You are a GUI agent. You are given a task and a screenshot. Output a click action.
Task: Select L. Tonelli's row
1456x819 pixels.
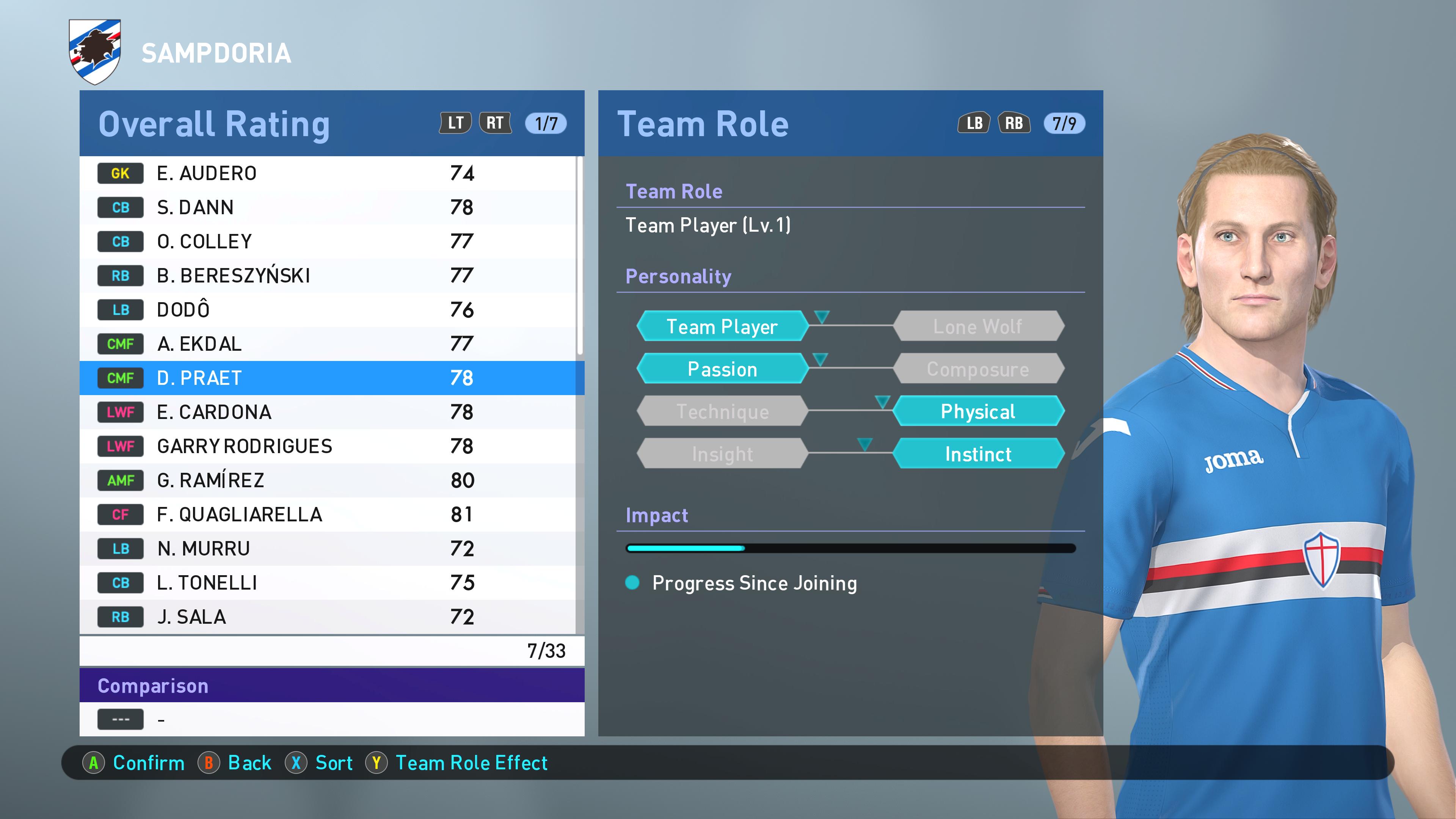pyautogui.click(x=328, y=583)
